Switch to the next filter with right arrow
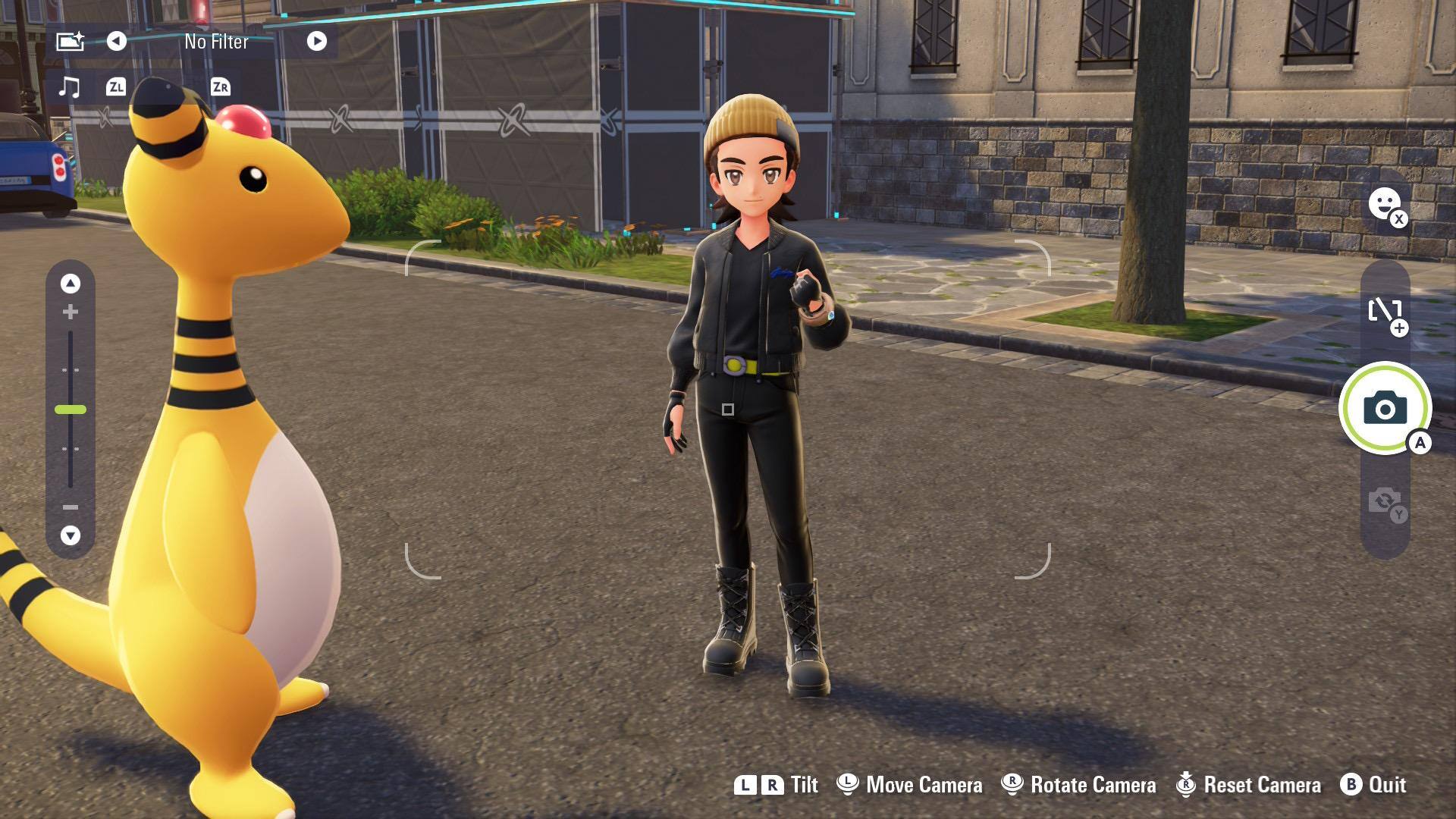The height and width of the screenshot is (819, 1456). point(317,41)
